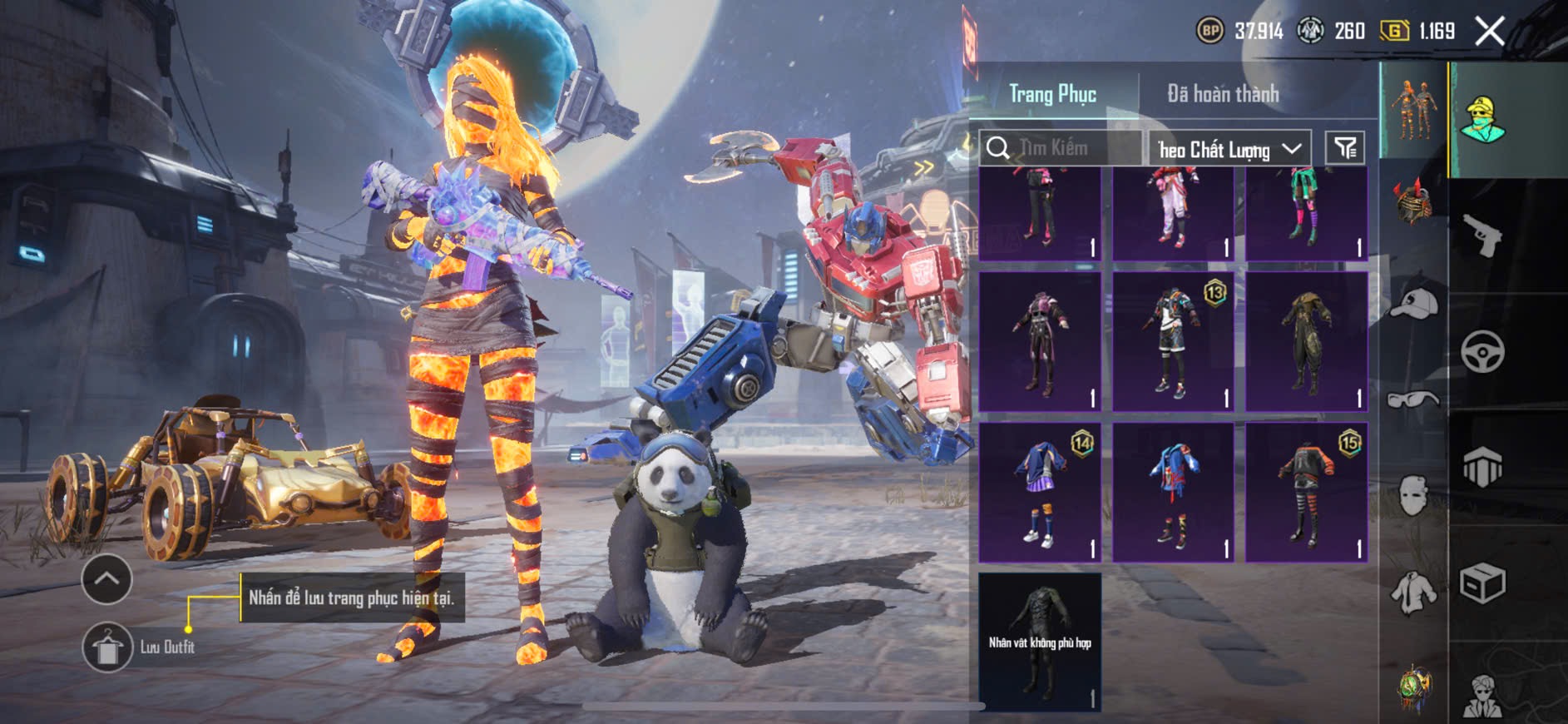Open the vehicle steering wheel category
The height and width of the screenshot is (724, 1568).
click(x=1482, y=351)
